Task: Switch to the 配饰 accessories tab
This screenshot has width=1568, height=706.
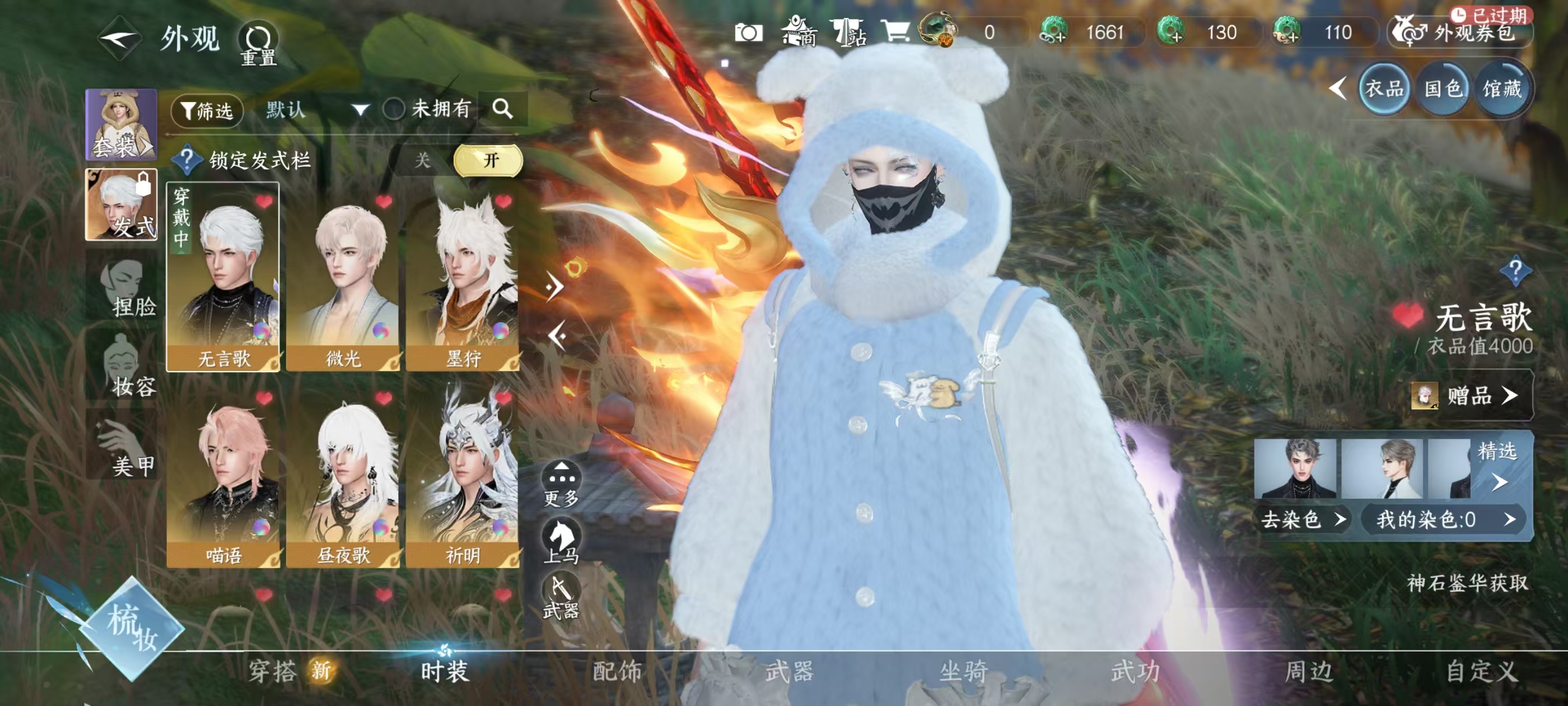Action: (617, 671)
